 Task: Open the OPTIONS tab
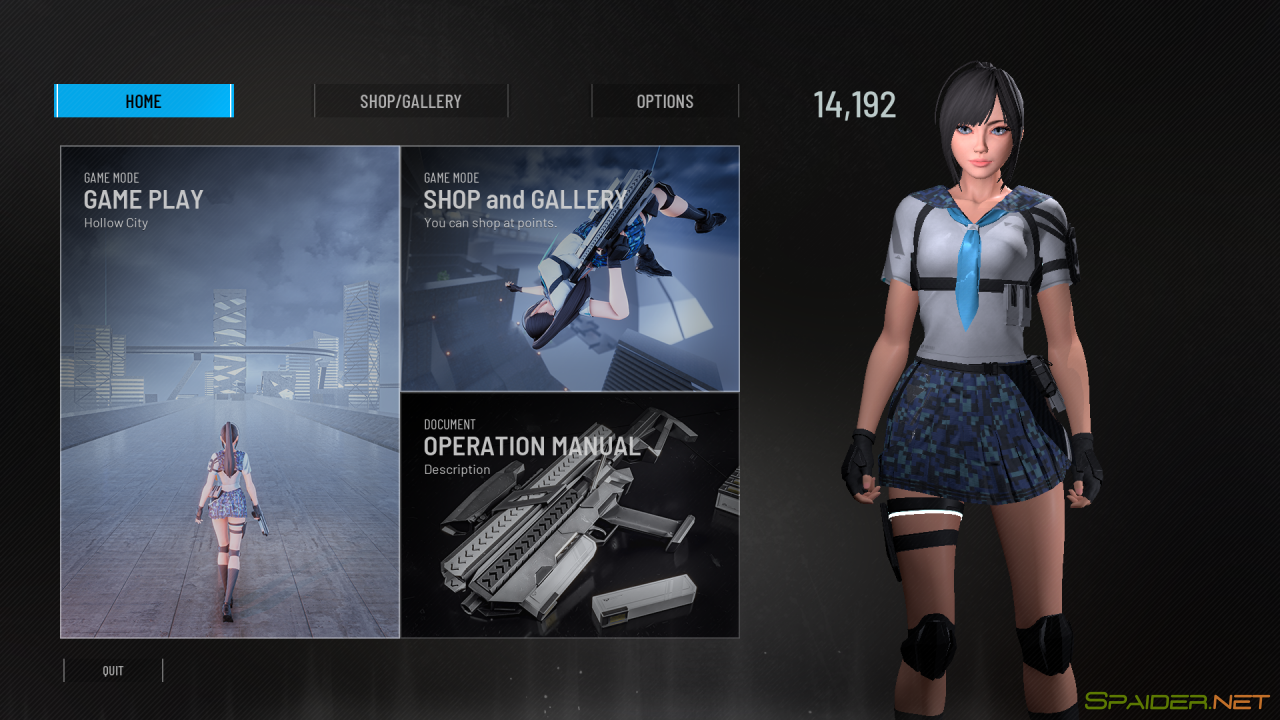[x=665, y=100]
